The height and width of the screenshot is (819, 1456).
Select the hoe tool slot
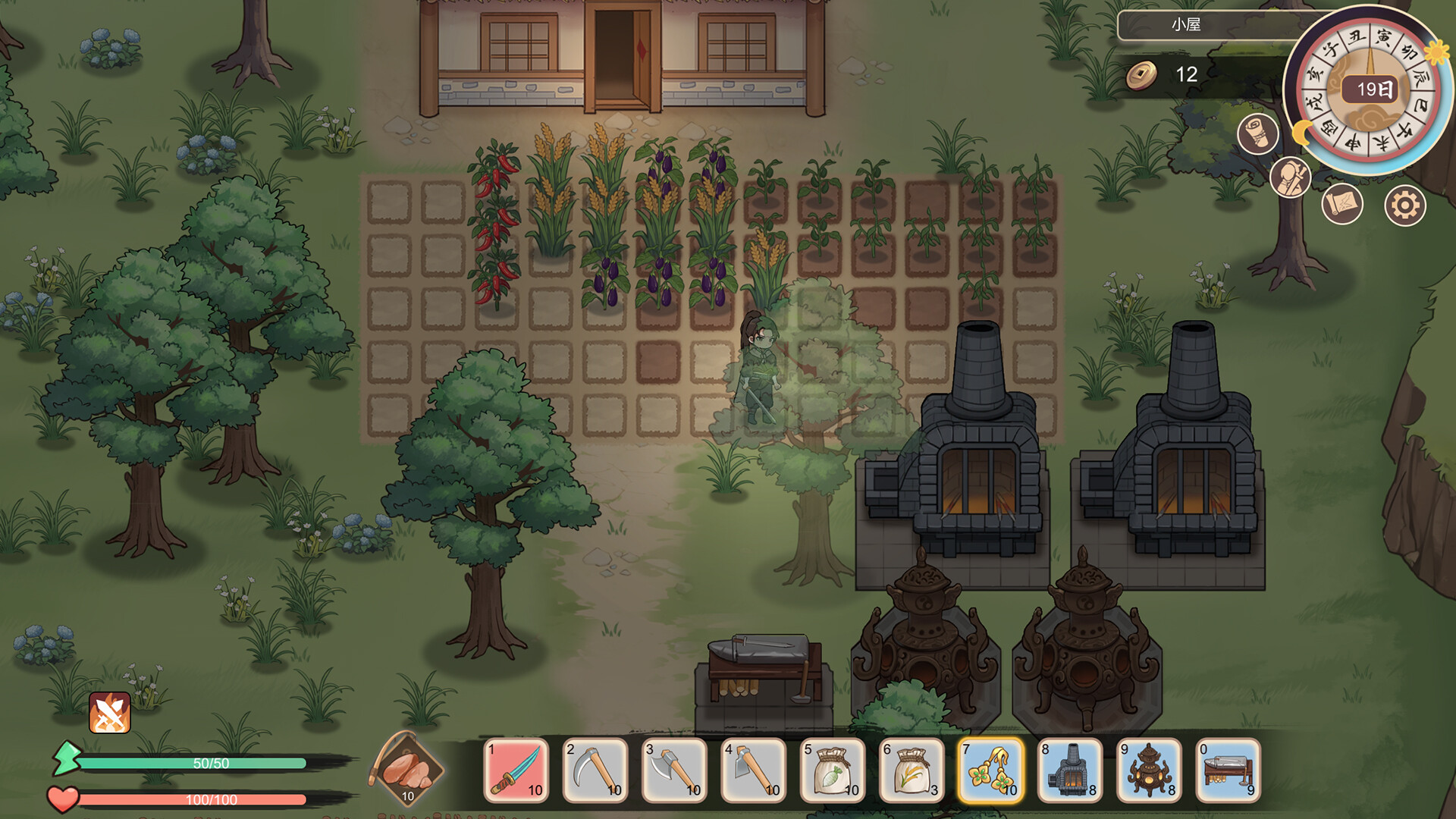coord(754,770)
